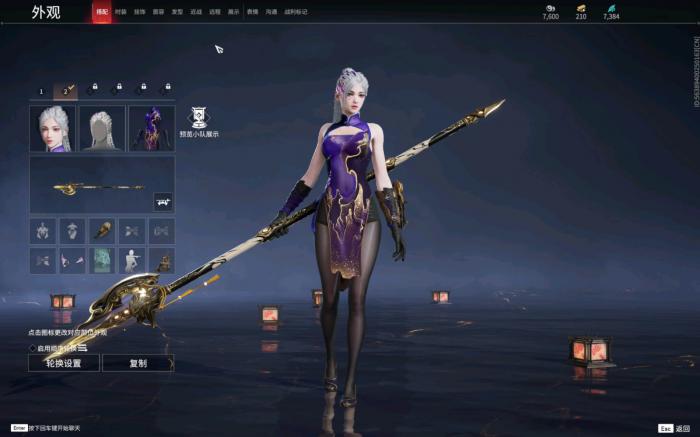Select the pose figure accessory slot

coord(132,261)
